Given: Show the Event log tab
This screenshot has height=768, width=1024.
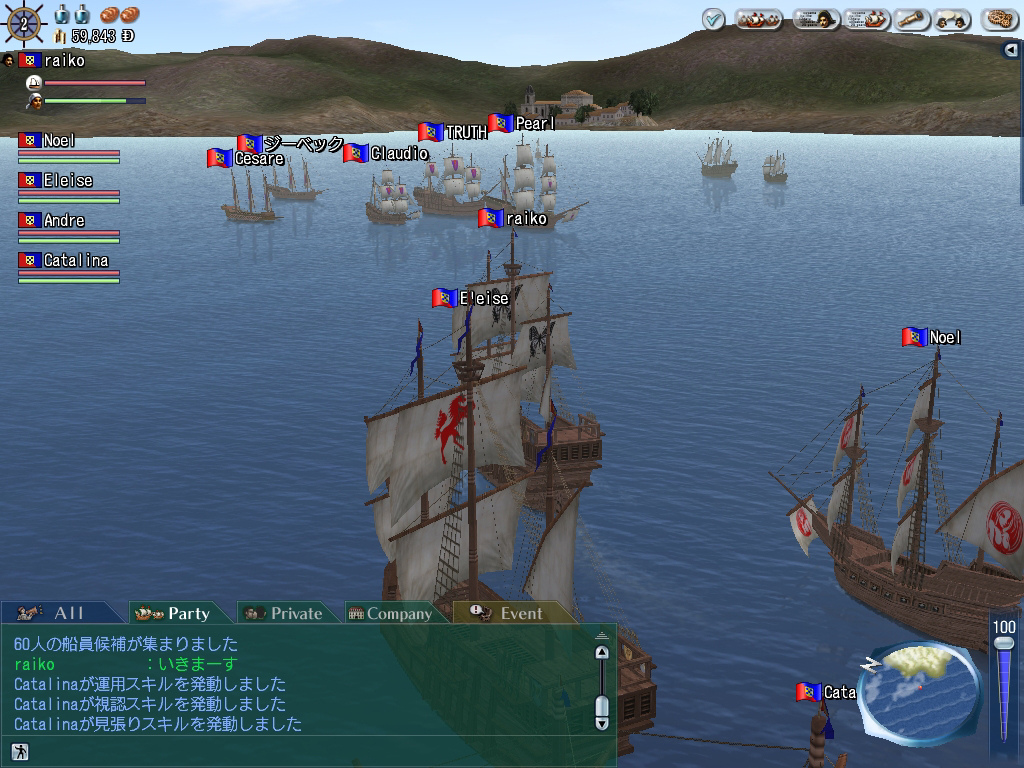Looking at the screenshot, I should [x=510, y=613].
